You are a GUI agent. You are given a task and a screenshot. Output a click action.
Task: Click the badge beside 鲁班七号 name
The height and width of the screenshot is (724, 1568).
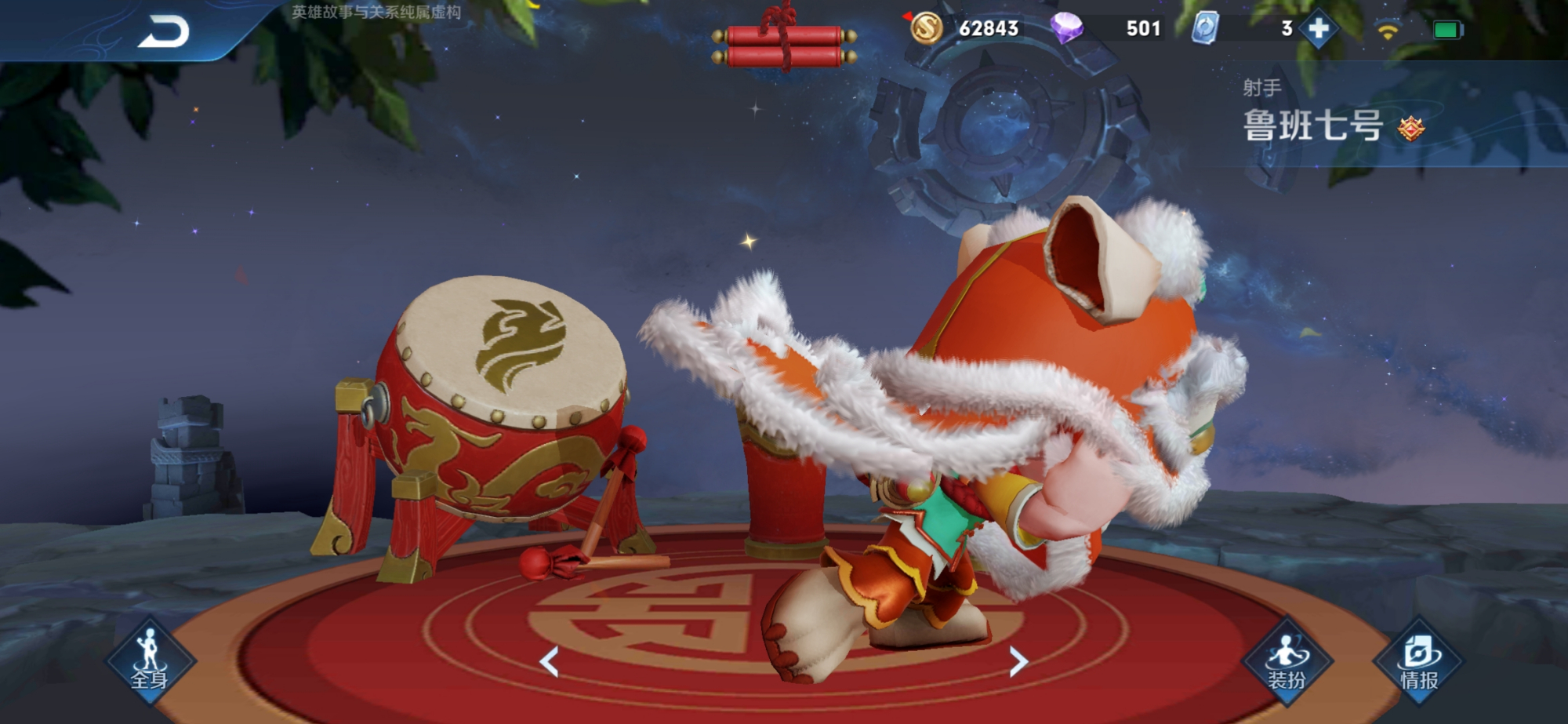(x=1410, y=128)
